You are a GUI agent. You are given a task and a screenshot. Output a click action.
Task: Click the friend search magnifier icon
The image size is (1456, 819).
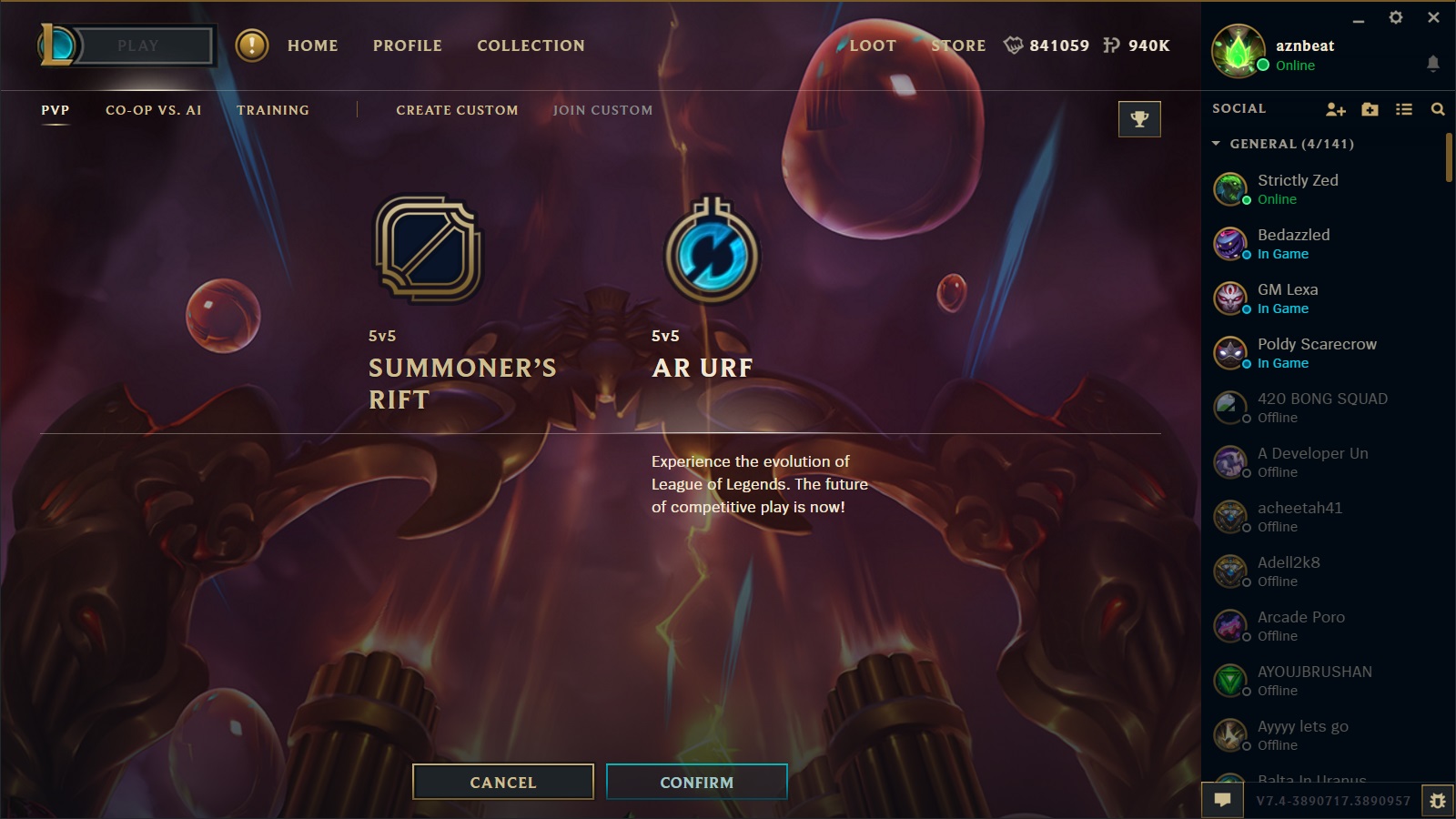pos(1439,108)
